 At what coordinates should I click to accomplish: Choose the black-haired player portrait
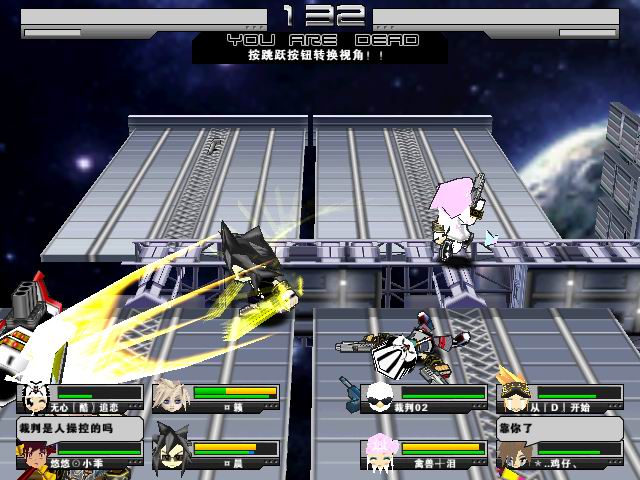[170, 452]
